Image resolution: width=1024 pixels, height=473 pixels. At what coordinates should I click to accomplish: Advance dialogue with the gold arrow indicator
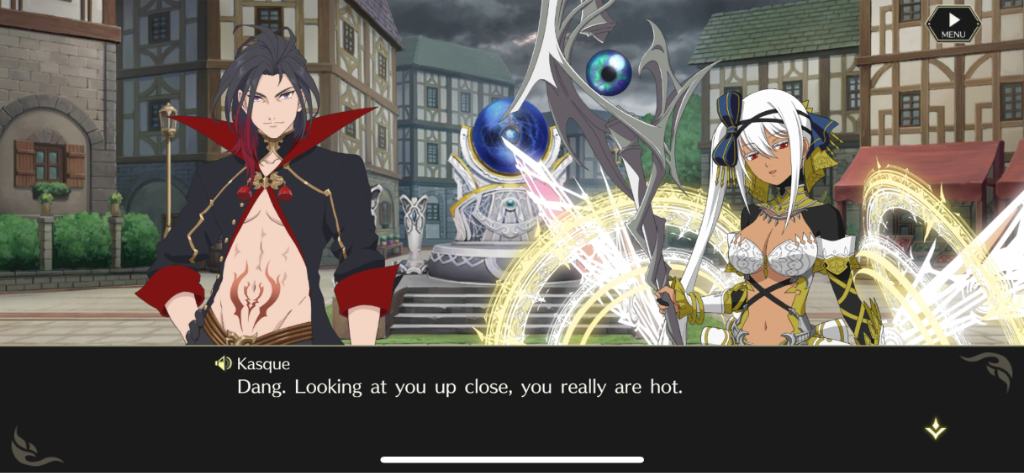[x=935, y=429]
